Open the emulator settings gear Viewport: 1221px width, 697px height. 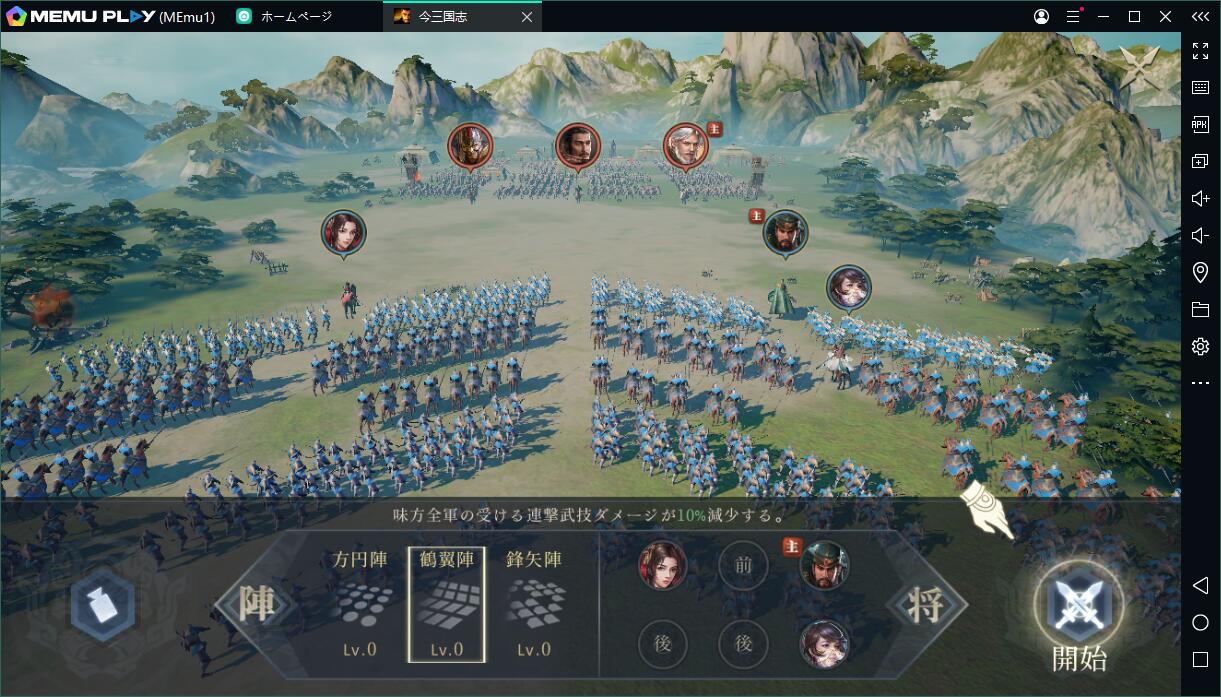click(1200, 346)
